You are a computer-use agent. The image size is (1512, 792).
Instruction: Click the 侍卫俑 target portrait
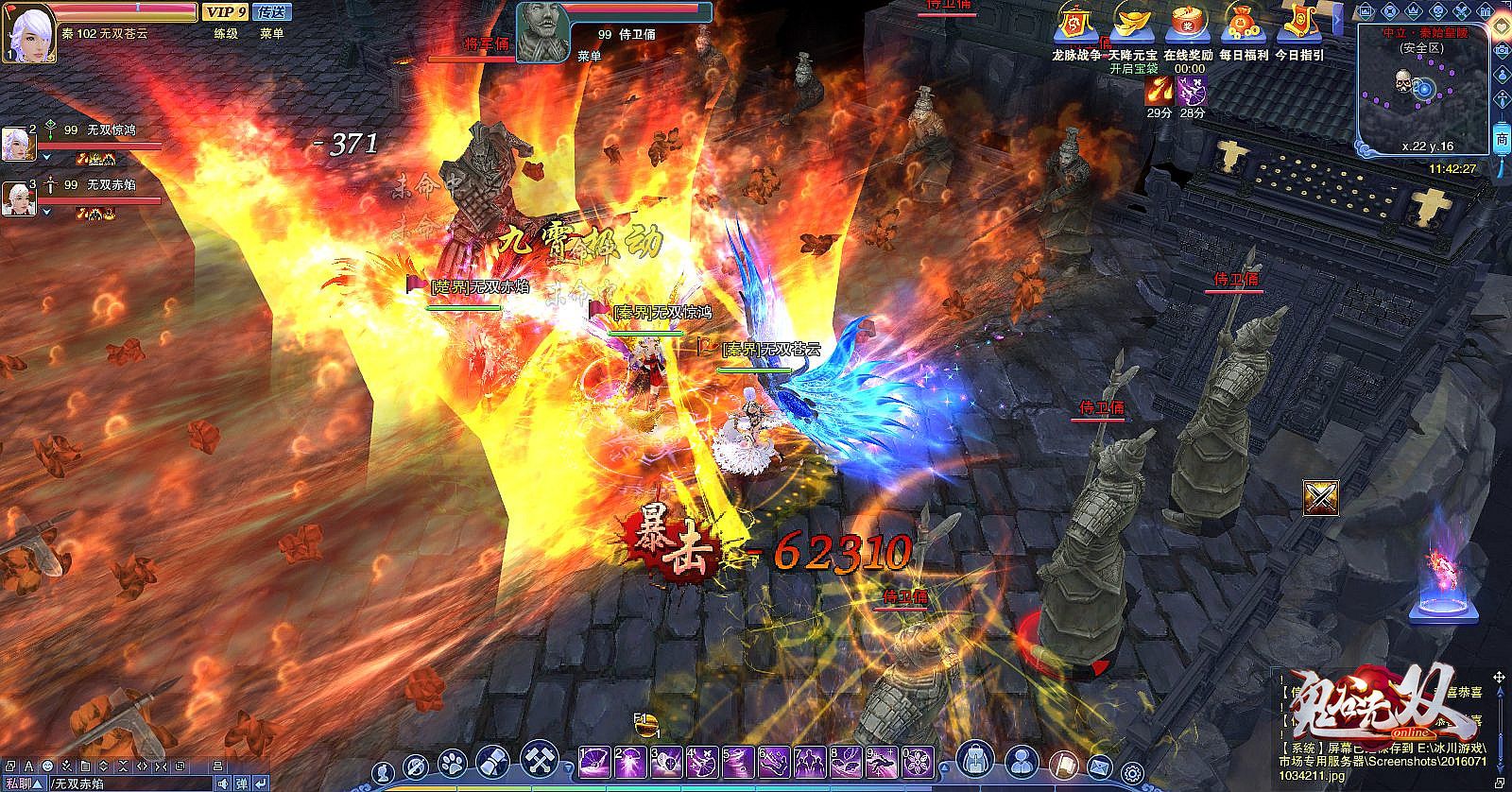pos(543,28)
